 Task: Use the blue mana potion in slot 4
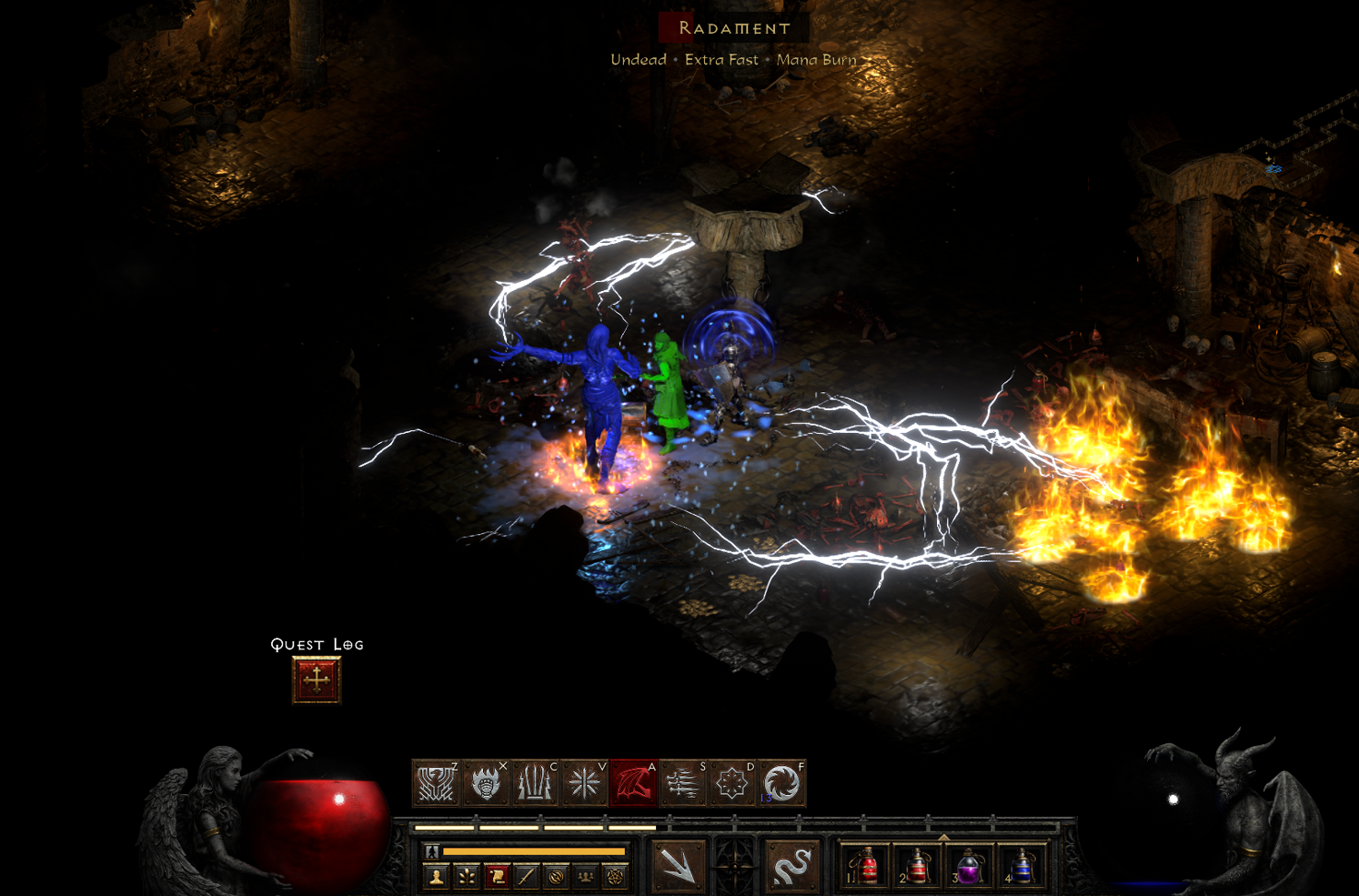click(x=1021, y=866)
